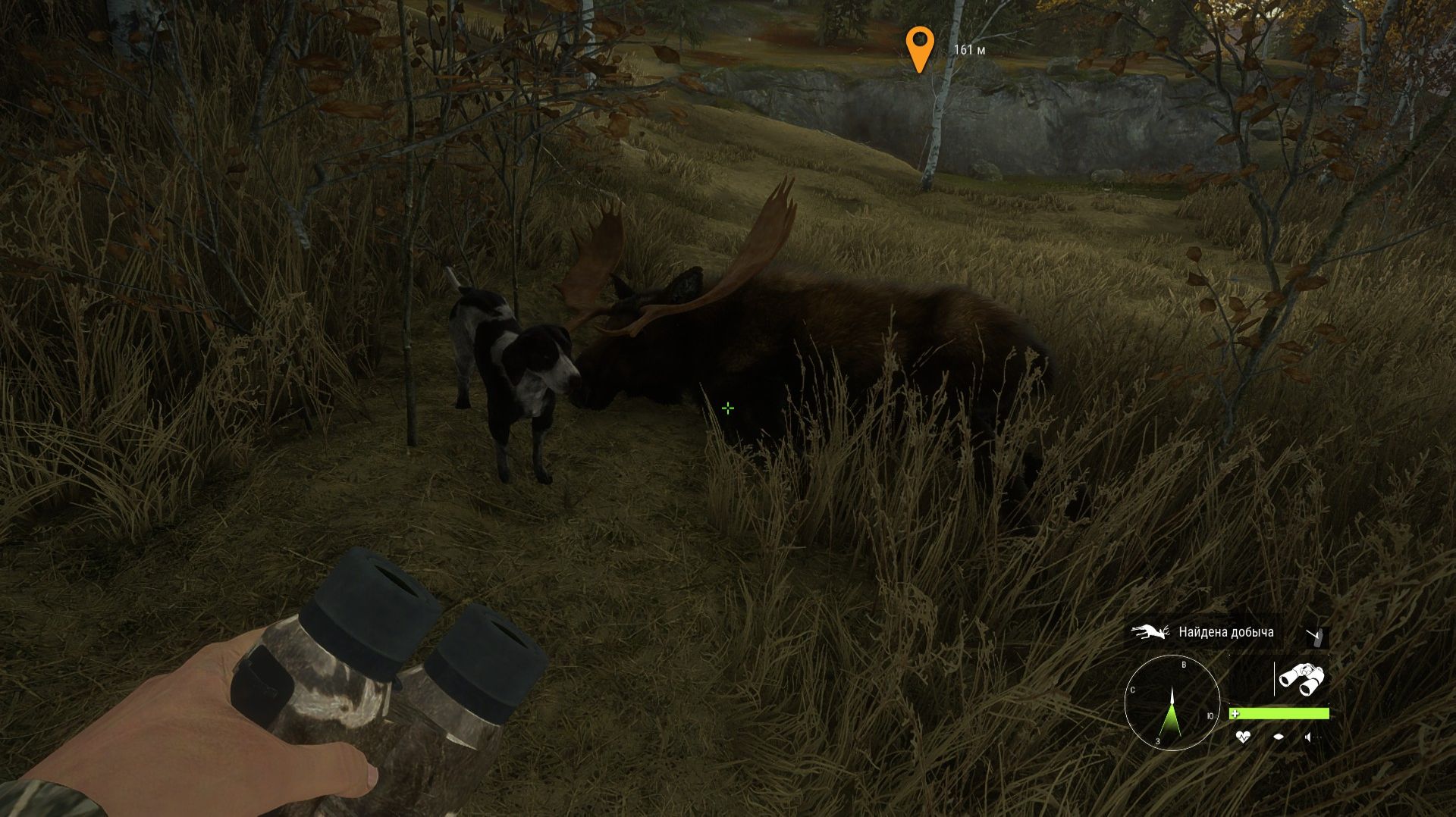The width and height of the screenshot is (1456, 817).
Task: Click the spray can marker icon above the notification
Action: pos(1316,638)
